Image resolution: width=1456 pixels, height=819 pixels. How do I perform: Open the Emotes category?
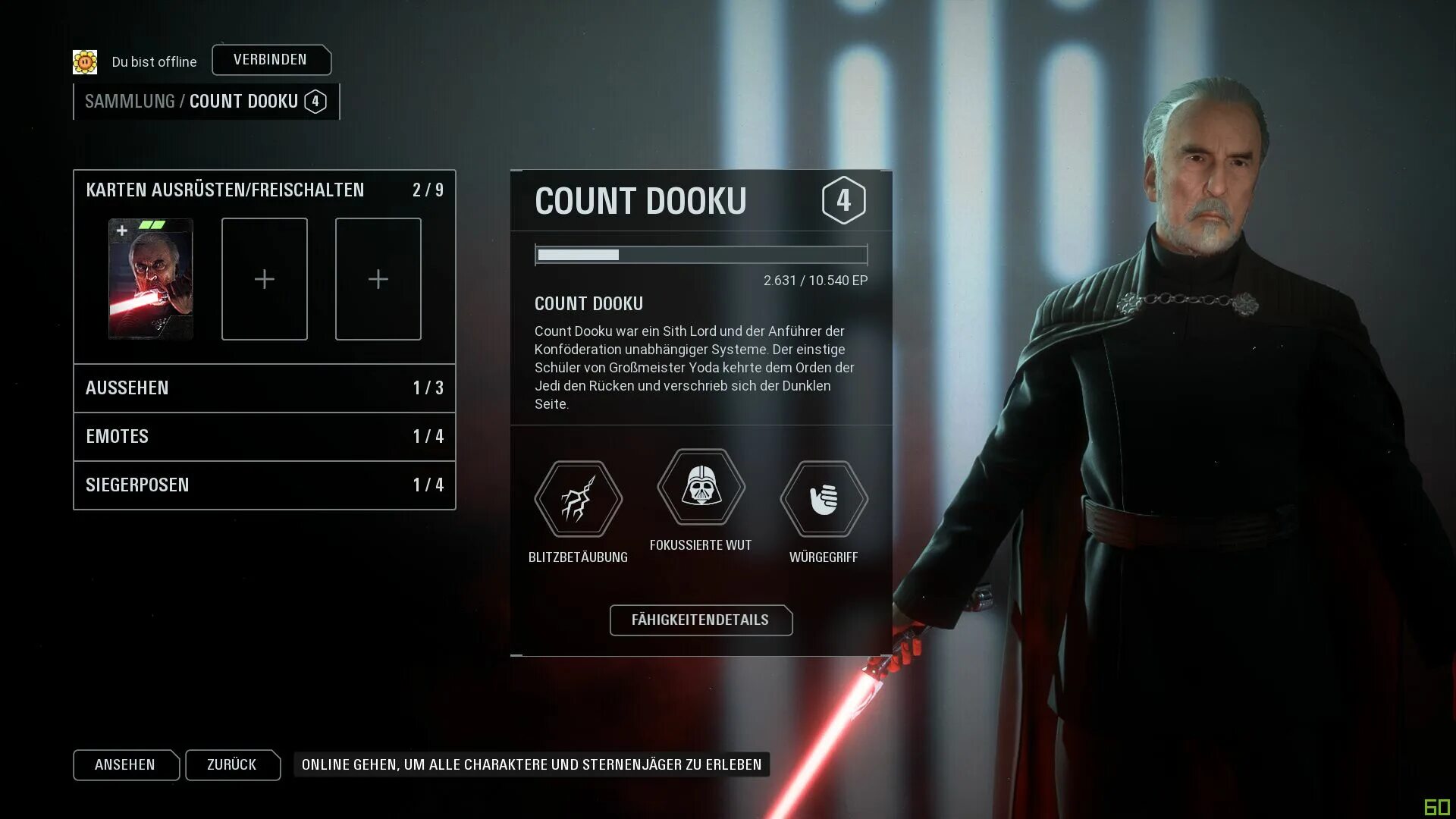point(264,437)
